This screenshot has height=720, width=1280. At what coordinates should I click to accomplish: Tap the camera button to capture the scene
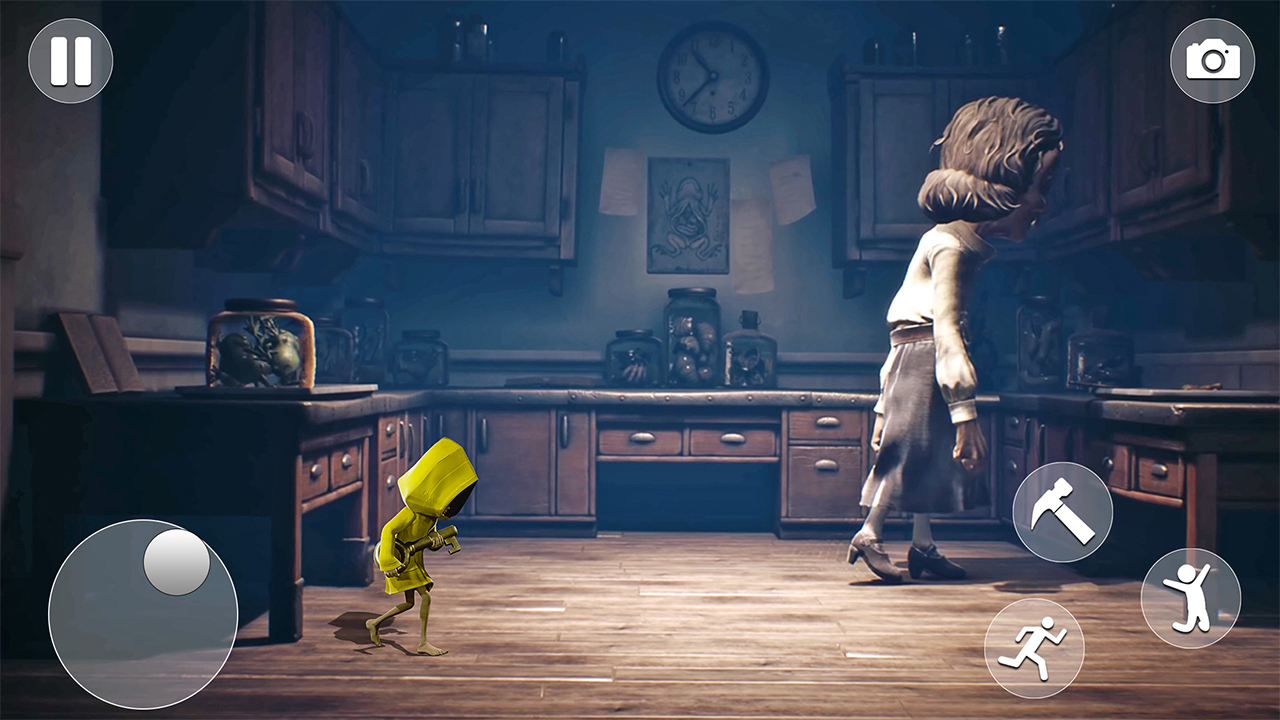pyautogui.click(x=1214, y=61)
